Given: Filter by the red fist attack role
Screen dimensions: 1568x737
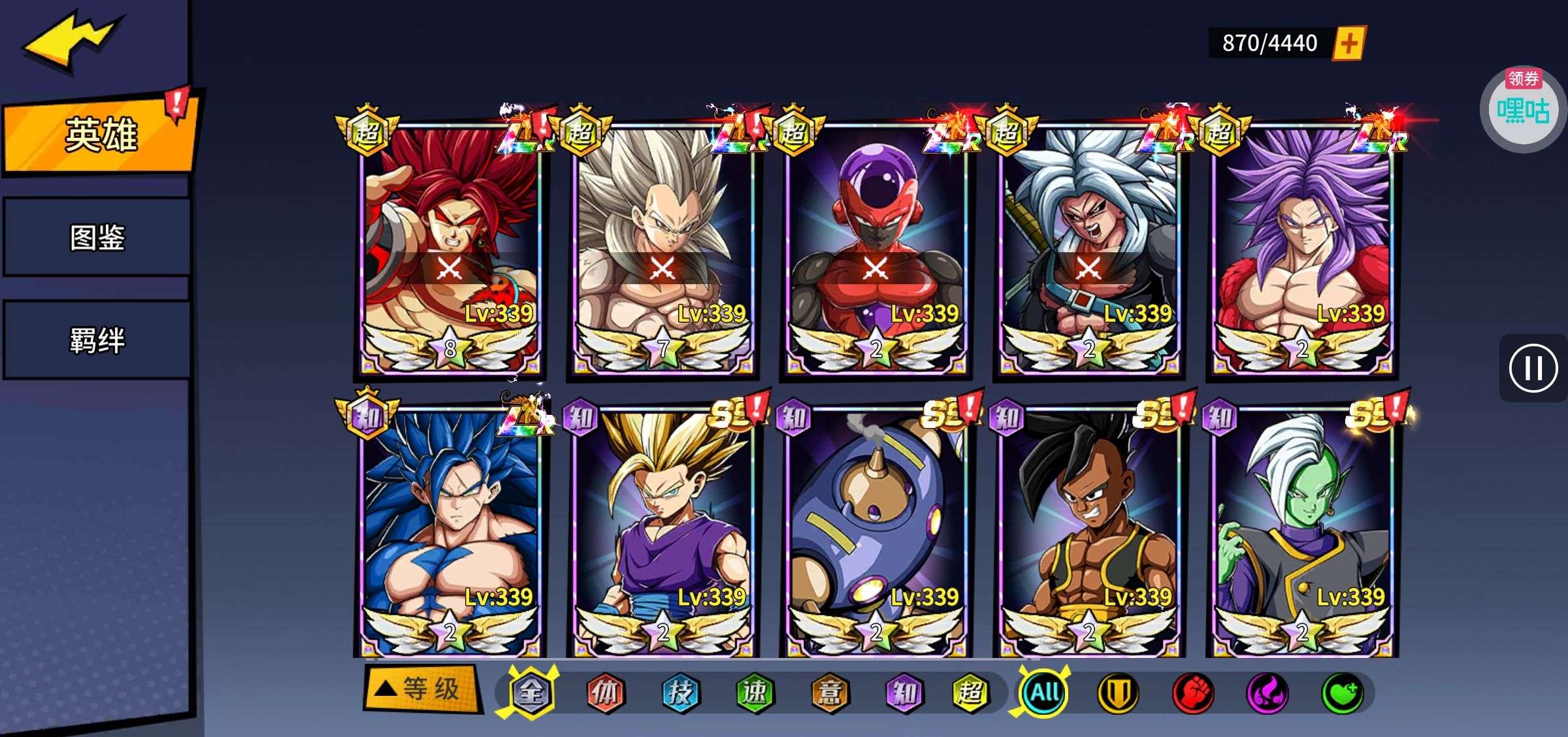Looking at the screenshot, I should tap(1193, 693).
